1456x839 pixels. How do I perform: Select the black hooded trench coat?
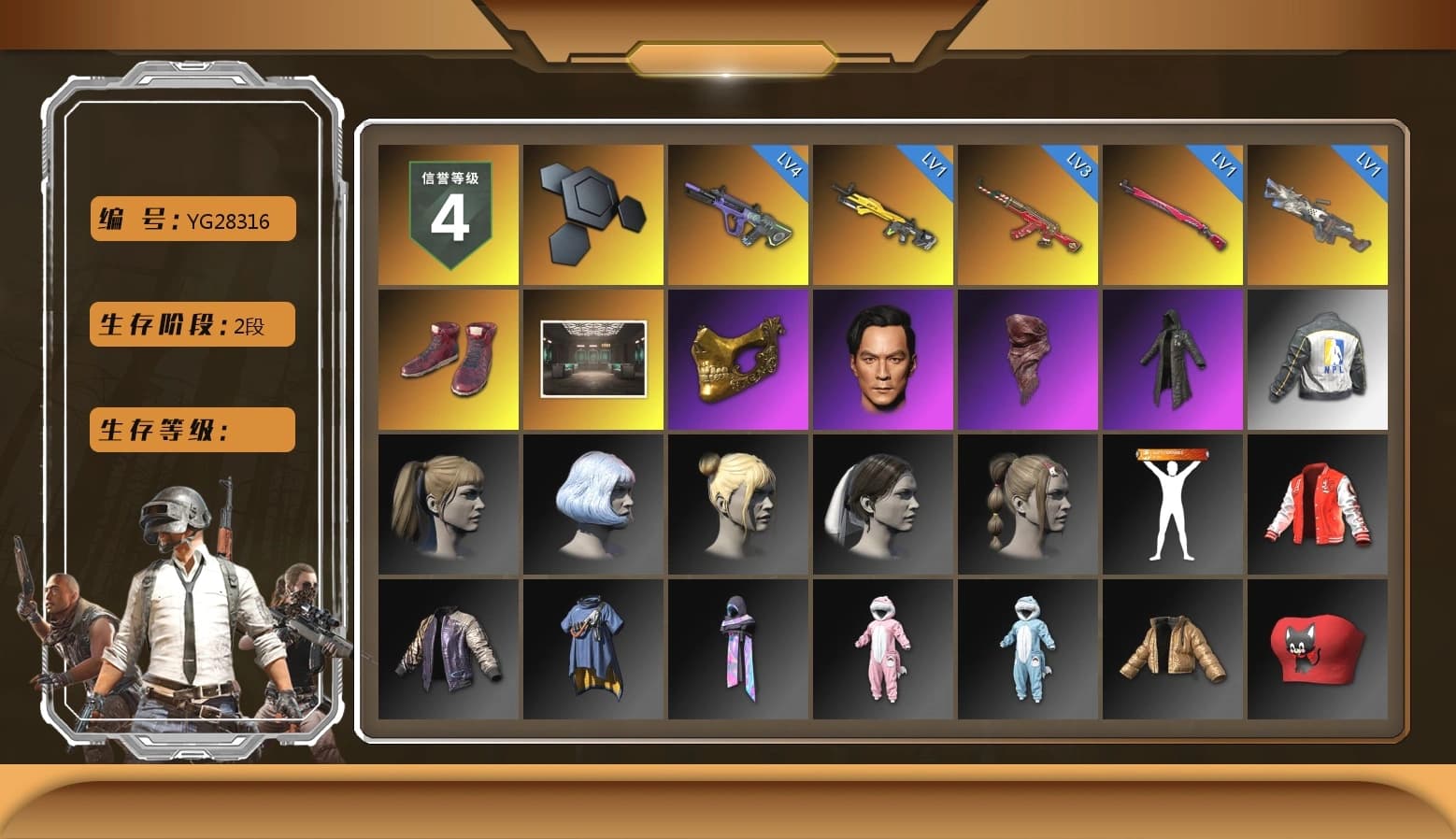coord(1173,362)
